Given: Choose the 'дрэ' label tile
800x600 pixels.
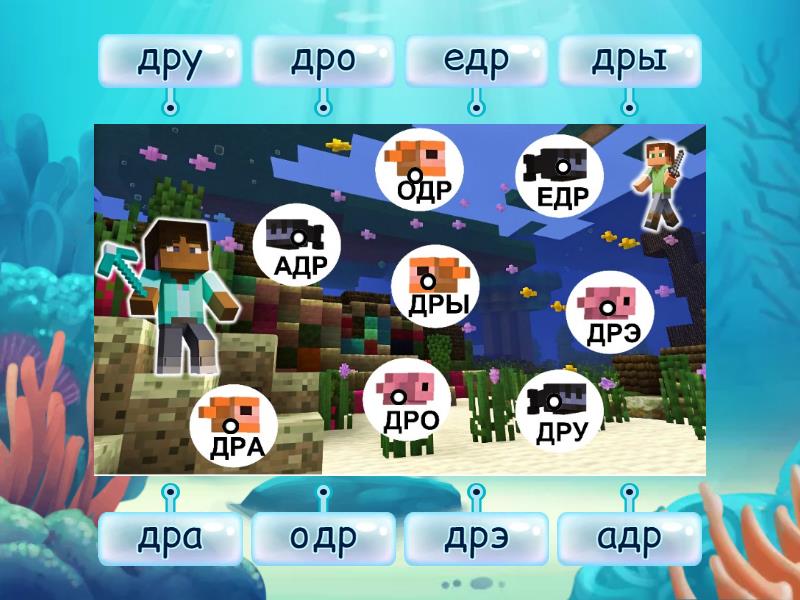Looking at the screenshot, I should click(x=476, y=538).
